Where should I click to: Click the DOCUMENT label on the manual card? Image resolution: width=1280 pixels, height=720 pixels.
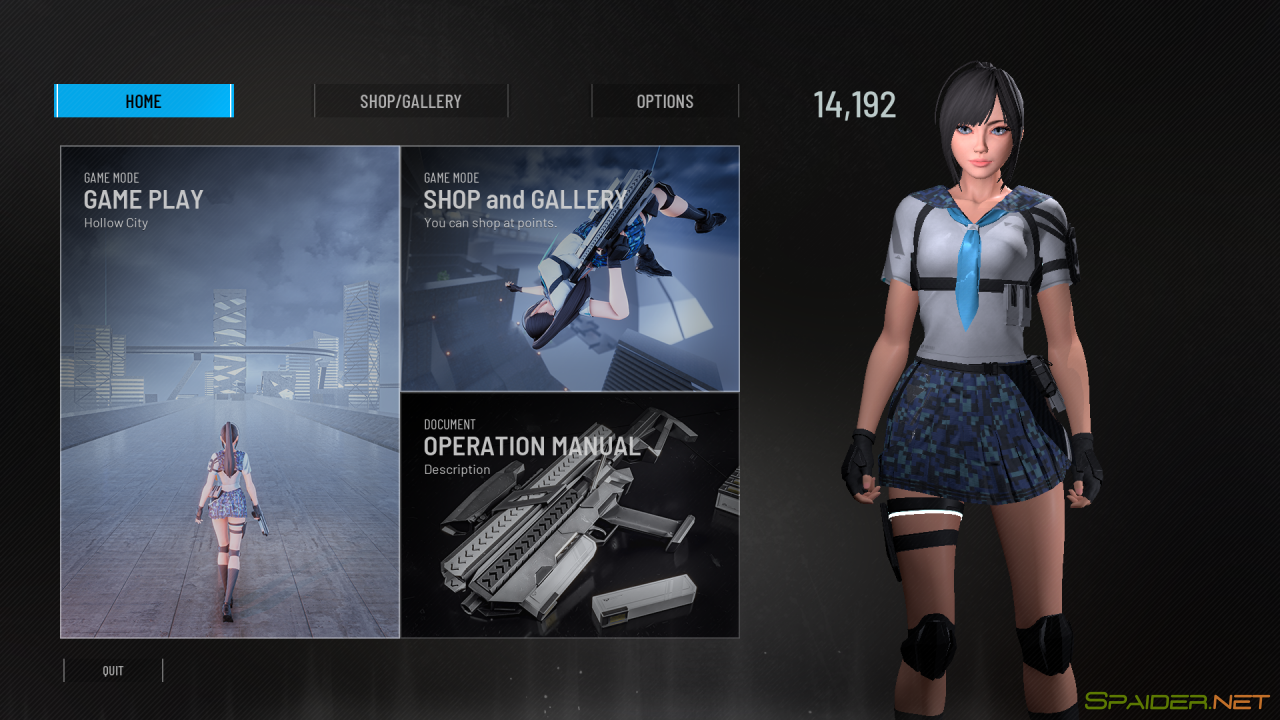point(449,424)
